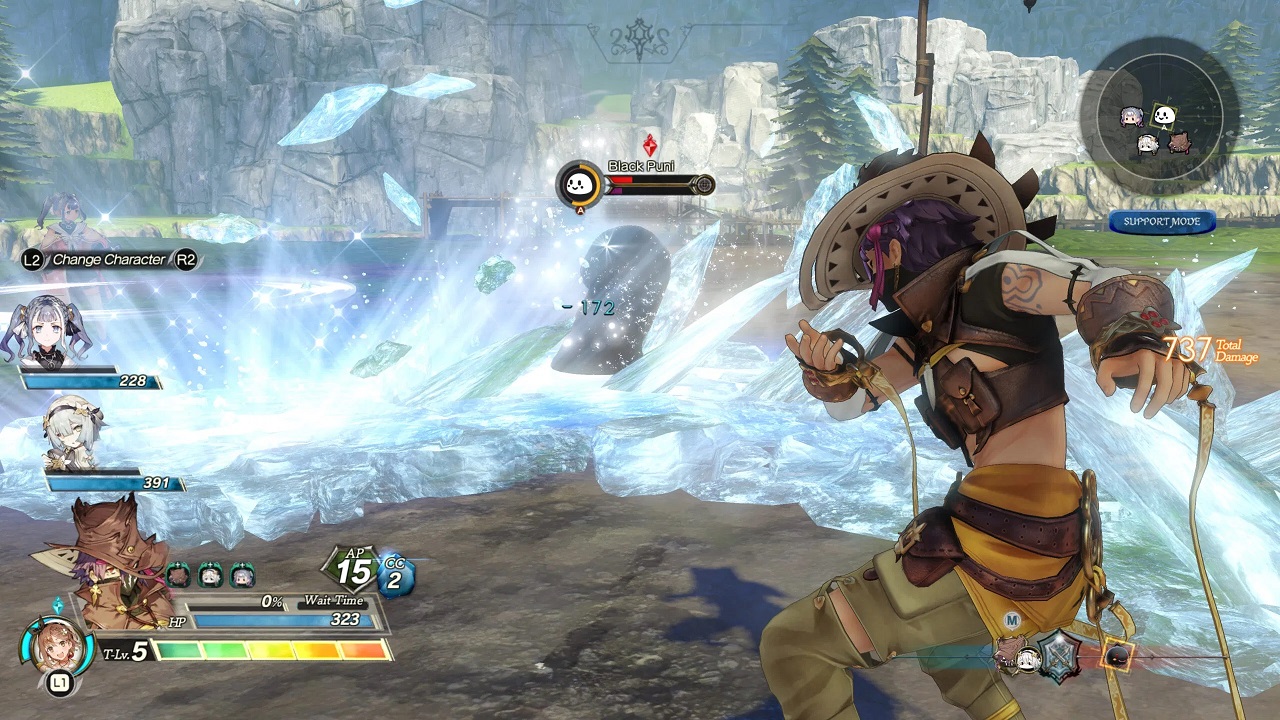Click the brown-hat character's small status icon
This screenshot has height=720, width=1280.
tap(178, 574)
